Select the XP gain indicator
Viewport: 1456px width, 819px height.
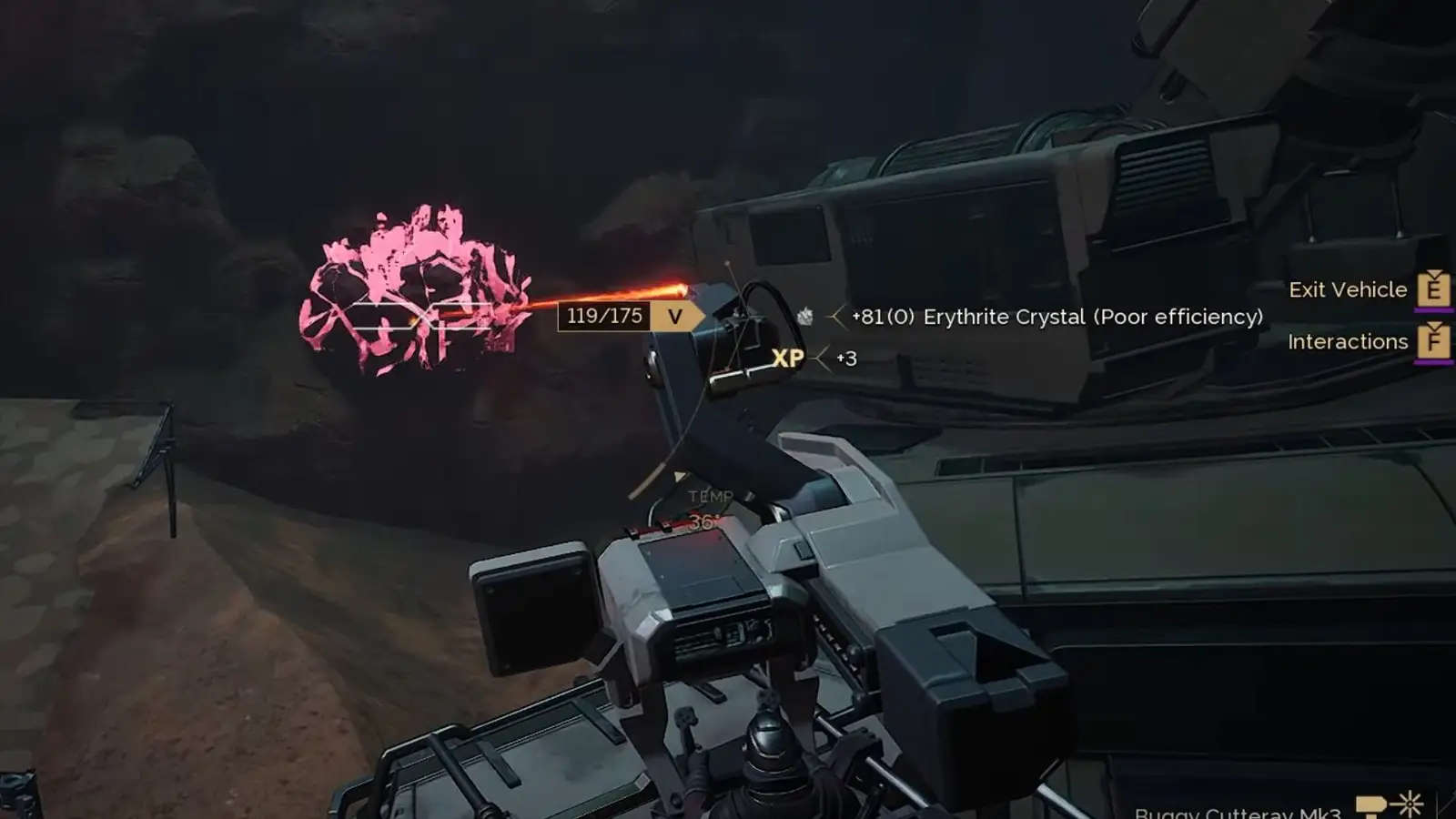[789, 357]
